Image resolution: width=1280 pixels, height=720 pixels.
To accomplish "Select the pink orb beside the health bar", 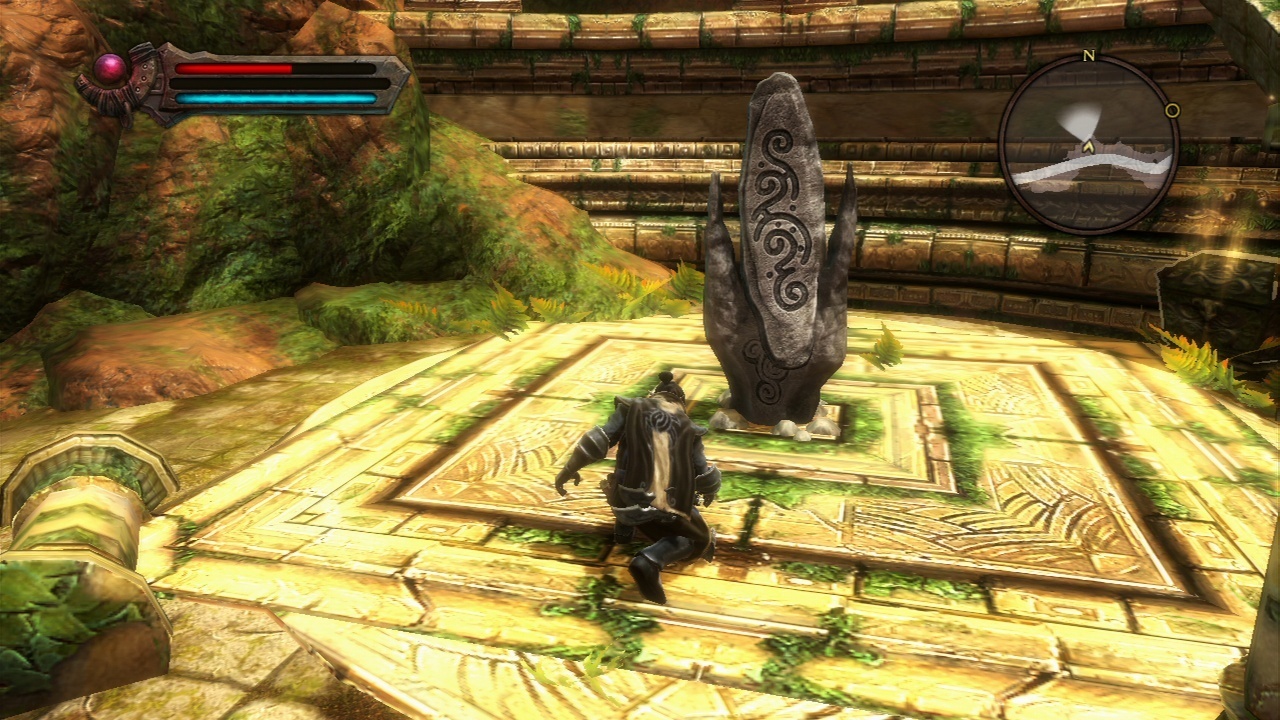I will coord(111,67).
